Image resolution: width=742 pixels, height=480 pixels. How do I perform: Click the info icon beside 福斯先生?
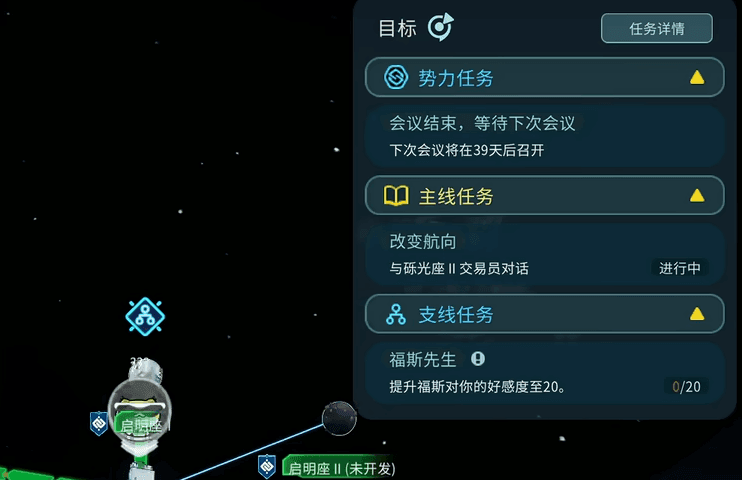pos(478,358)
